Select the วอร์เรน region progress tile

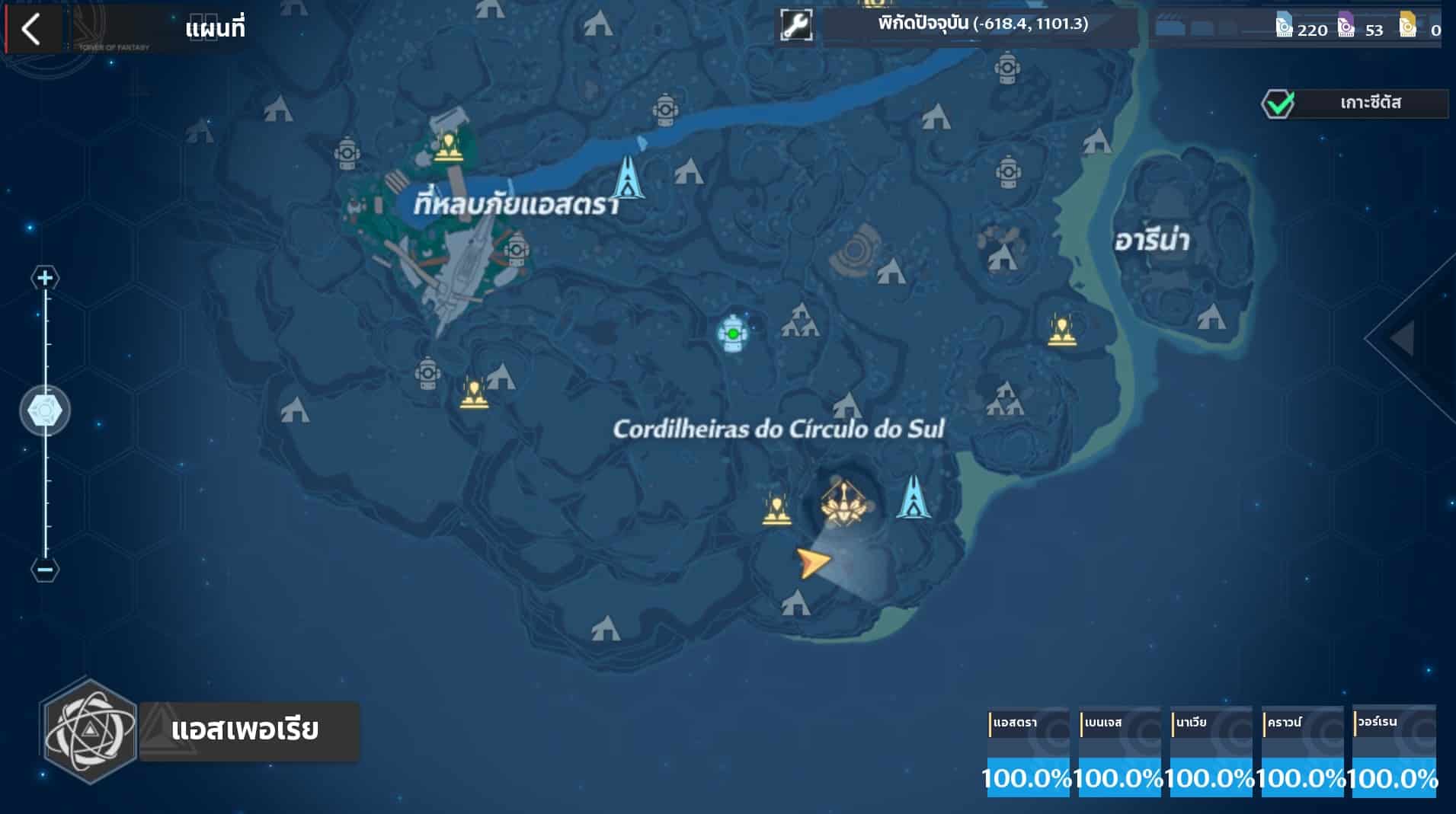pyautogui.click(x=1394, y=753)
